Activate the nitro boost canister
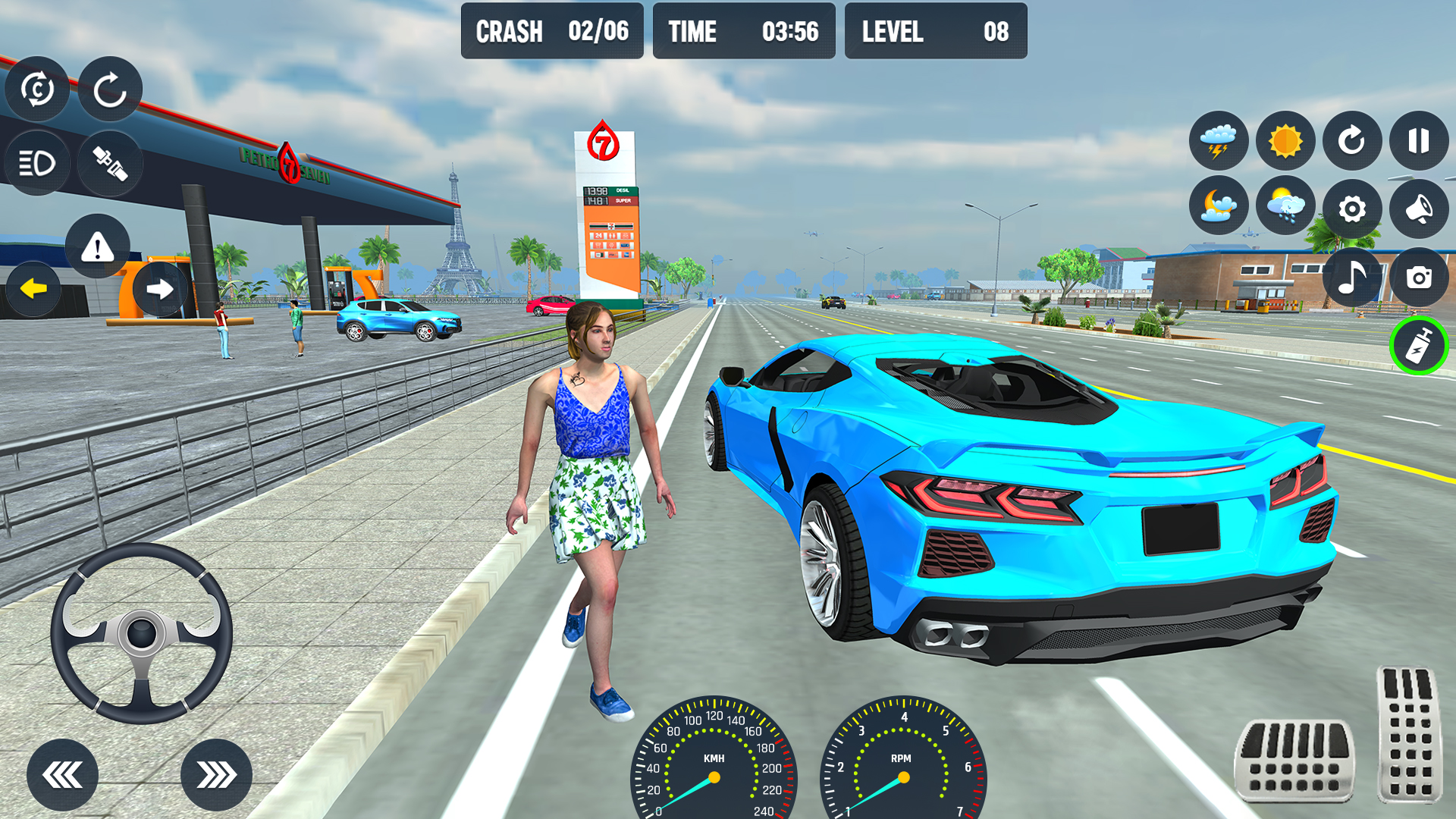Viewport: 1456px width, 819px height. 1419,346
